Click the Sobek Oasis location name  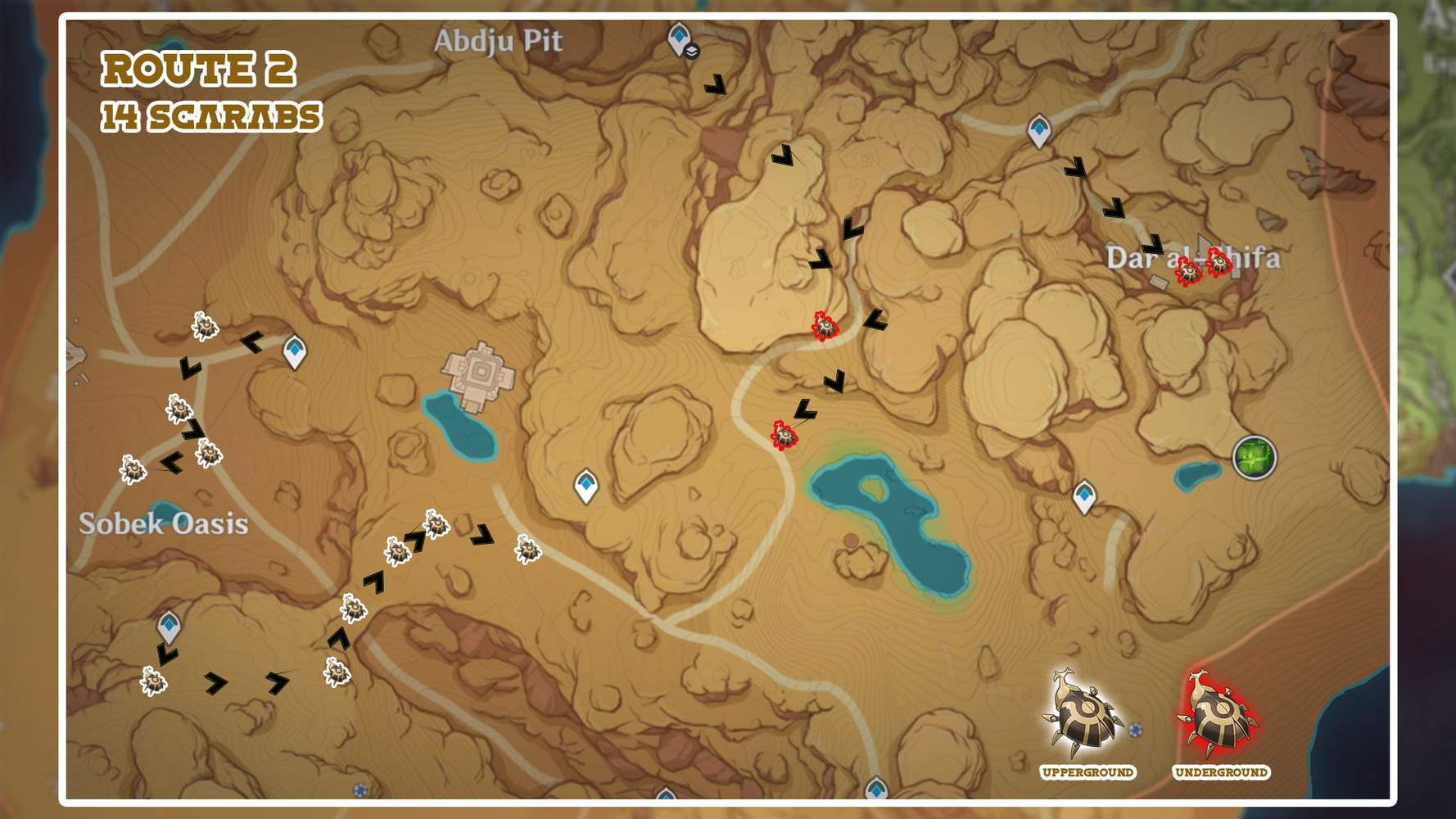tap(162, 524)
